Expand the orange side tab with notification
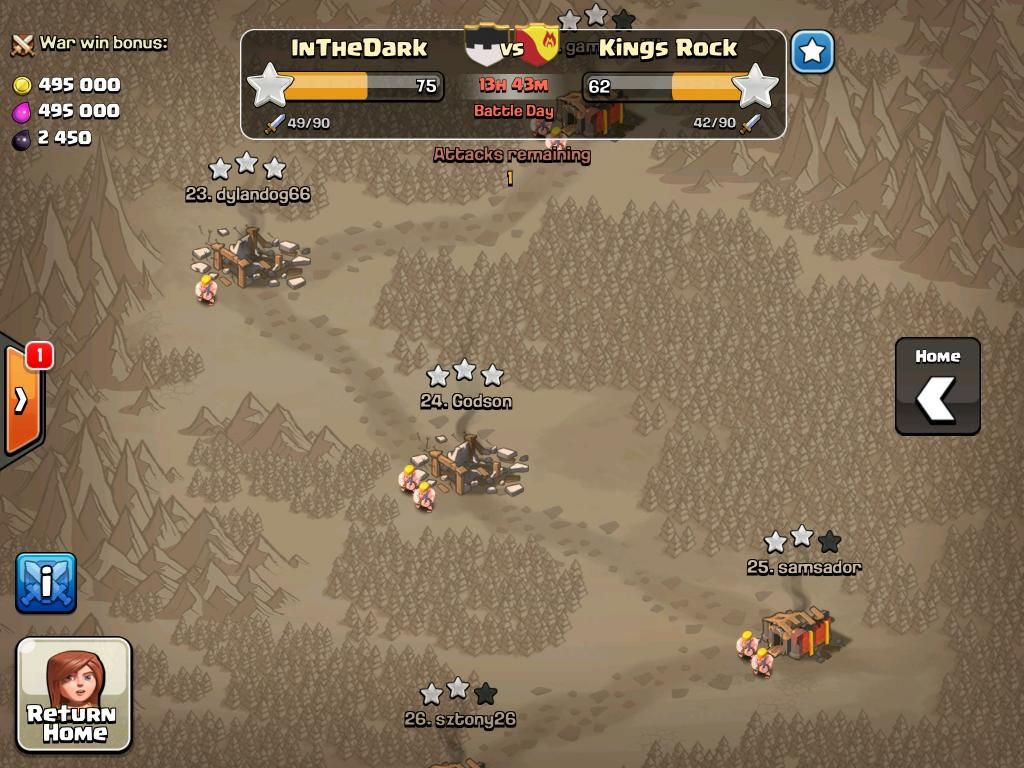This screenshot has width=1024, height=768. point(22,398)
